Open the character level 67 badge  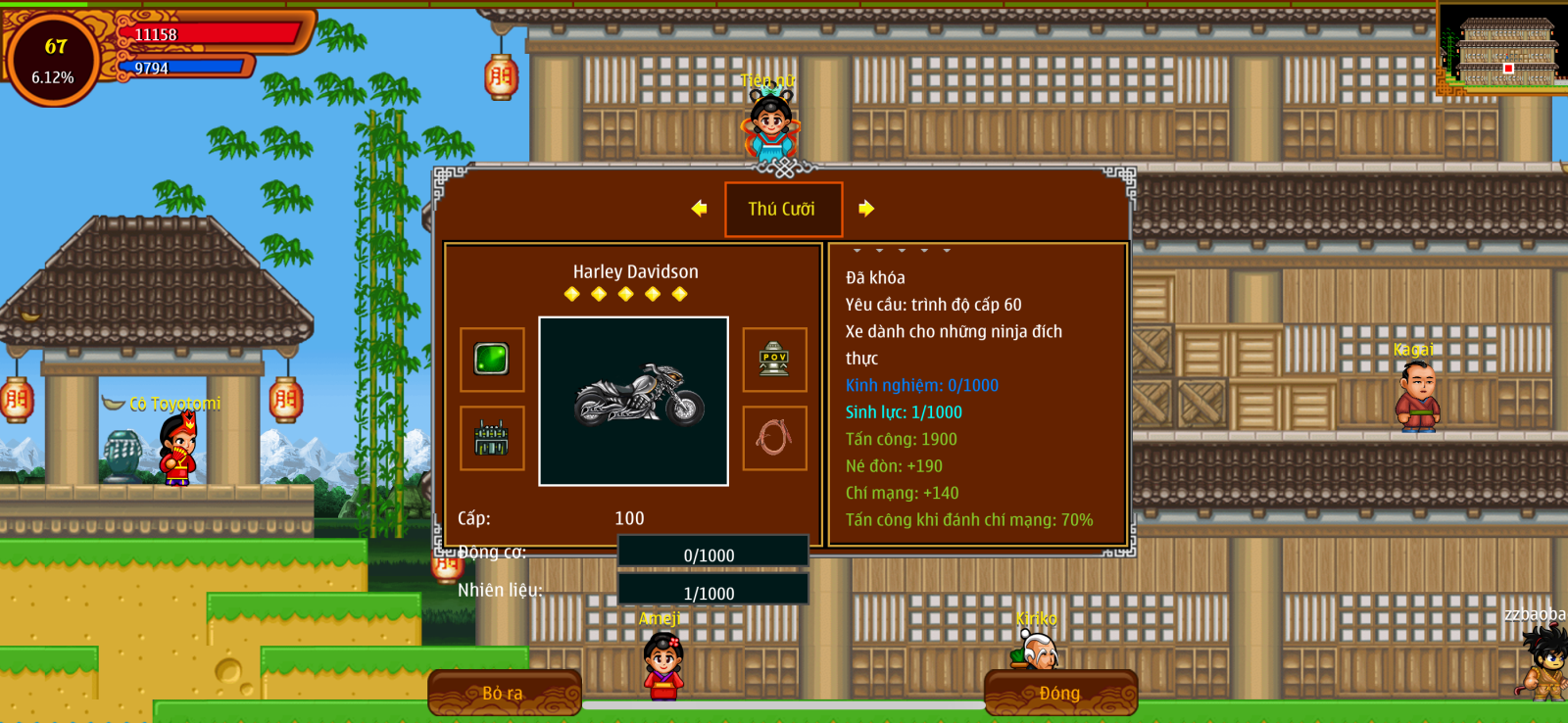[54, 59]
